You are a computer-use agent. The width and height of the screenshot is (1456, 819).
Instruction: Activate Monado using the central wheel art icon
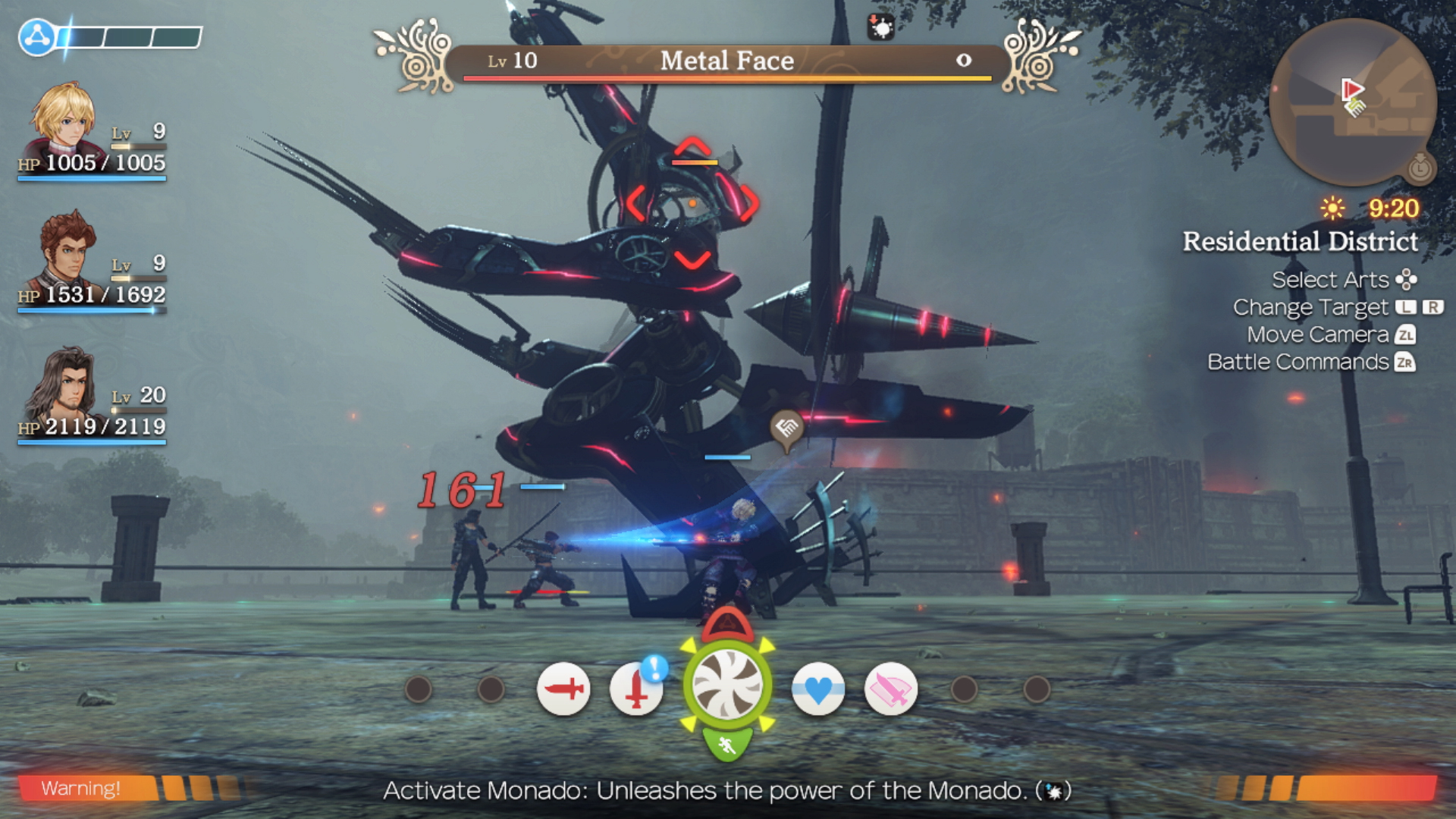tap(726, 691)
